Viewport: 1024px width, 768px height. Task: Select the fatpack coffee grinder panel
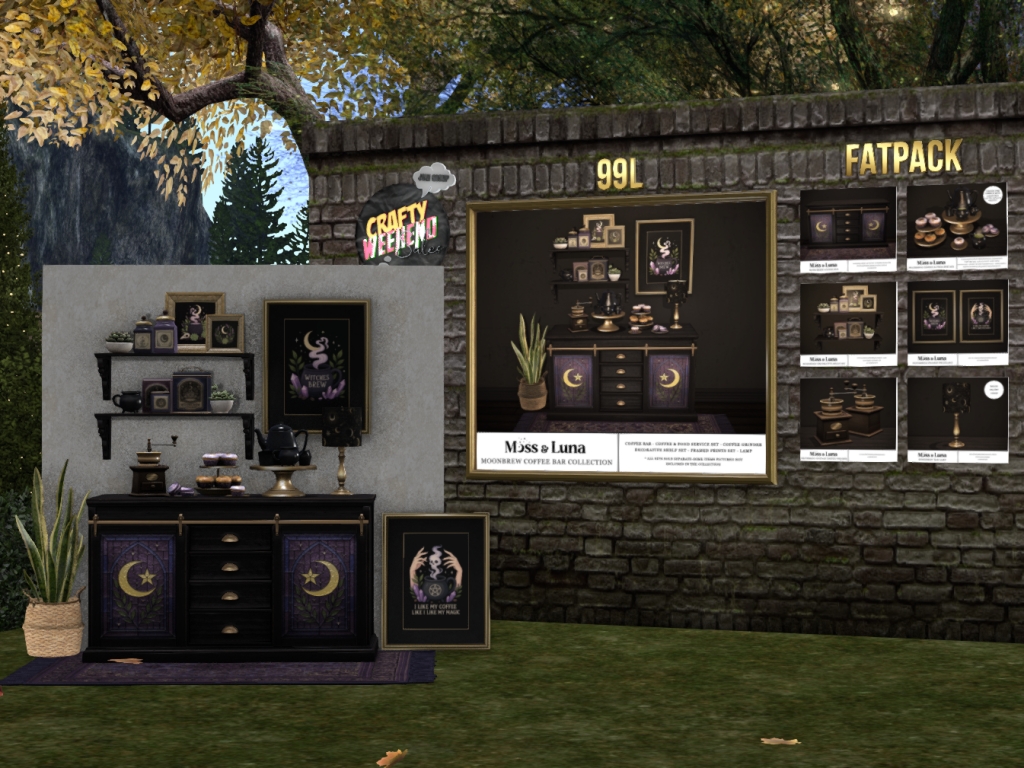(848, 418)
